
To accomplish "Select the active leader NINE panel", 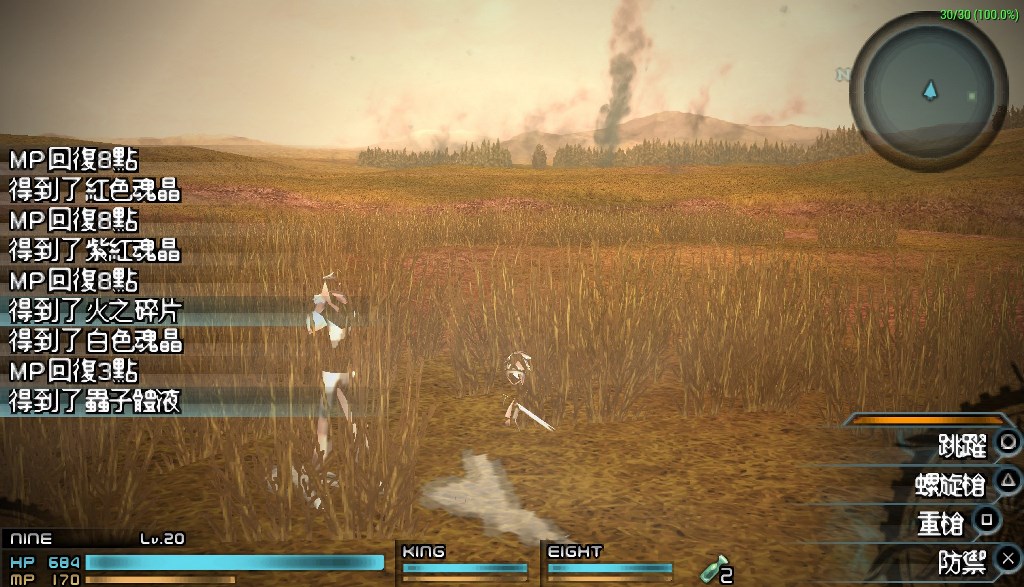I will click(x=190, y=557).
